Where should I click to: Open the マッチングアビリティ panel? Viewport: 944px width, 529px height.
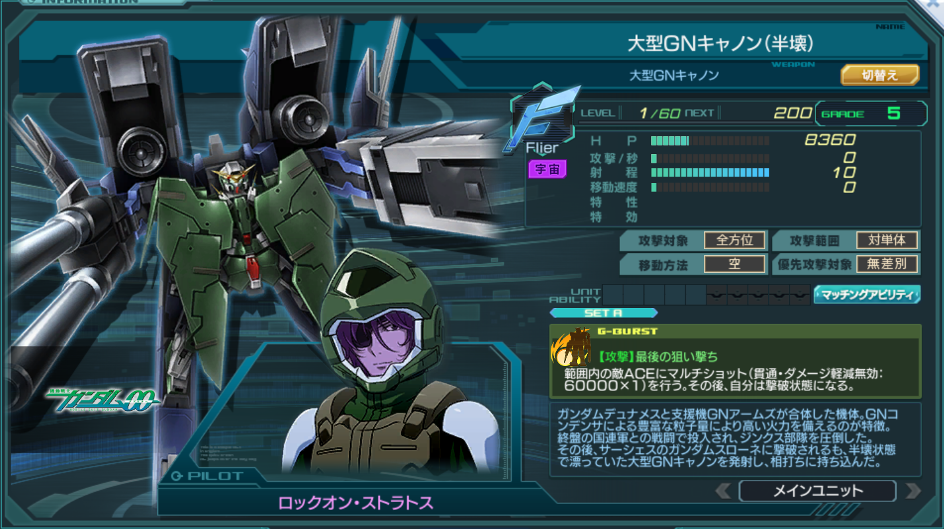pos(867,294)
